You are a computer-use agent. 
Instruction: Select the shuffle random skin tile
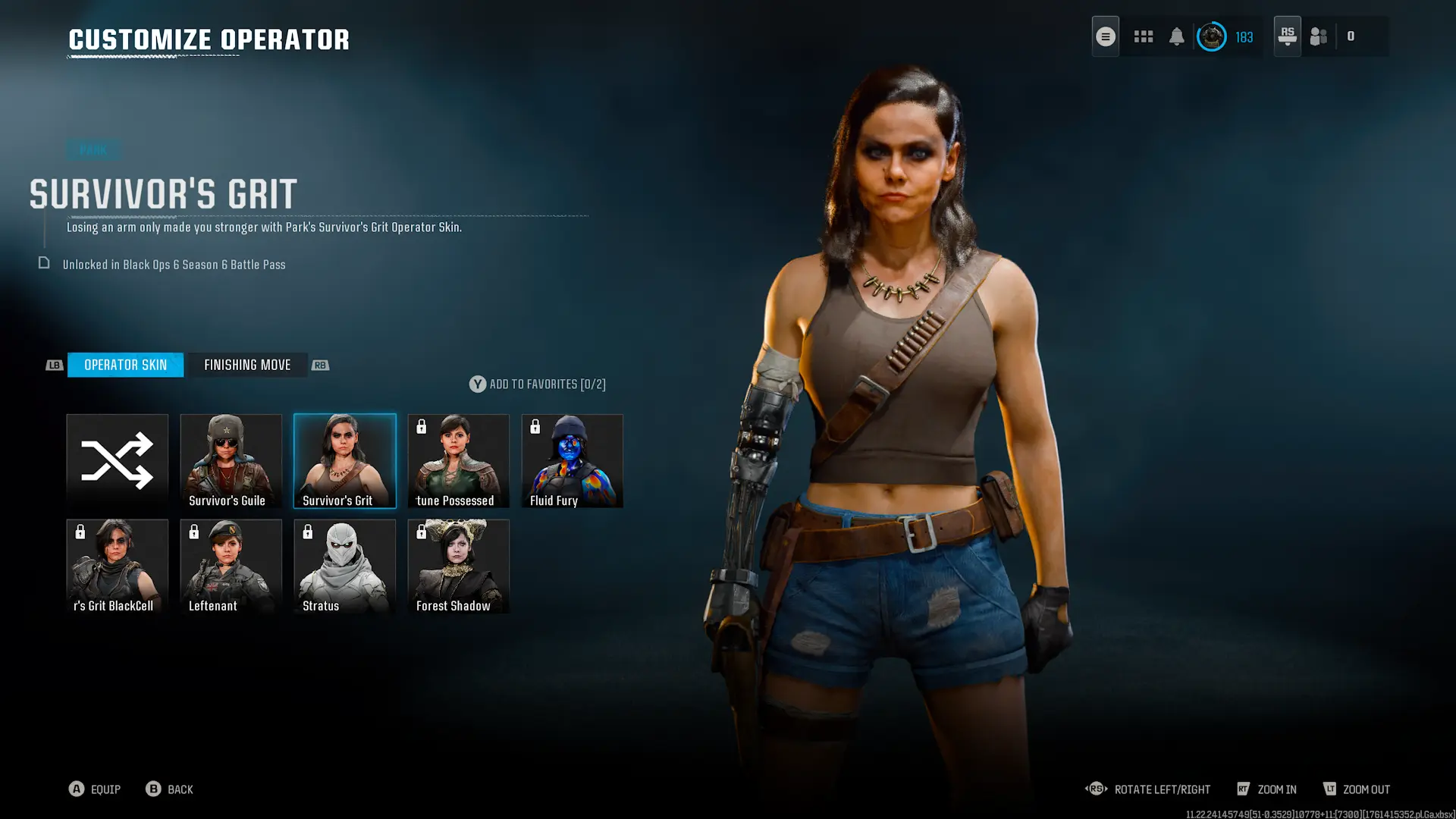(117, 460)
